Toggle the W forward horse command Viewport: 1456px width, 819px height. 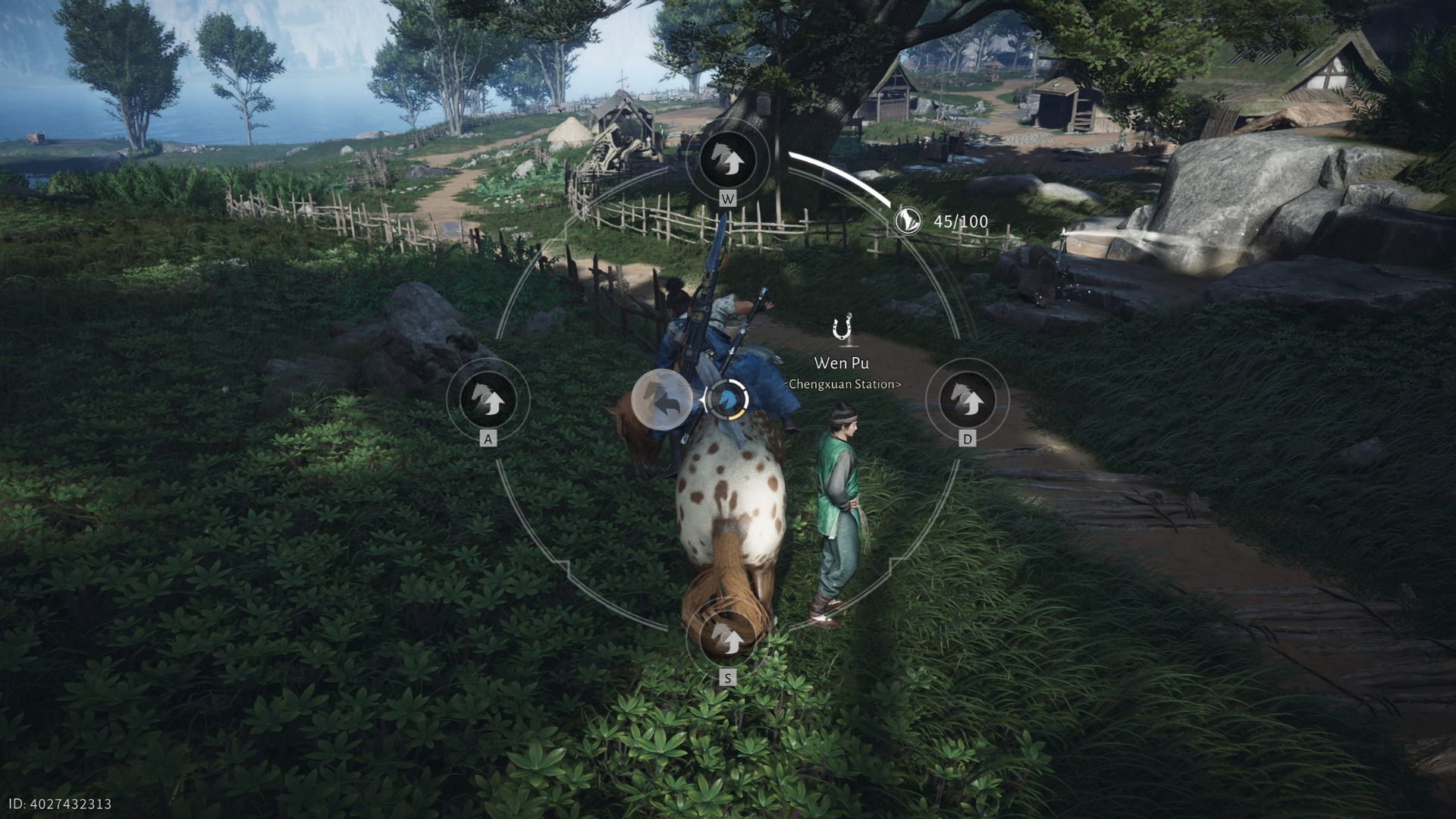[x=728, y=159]
